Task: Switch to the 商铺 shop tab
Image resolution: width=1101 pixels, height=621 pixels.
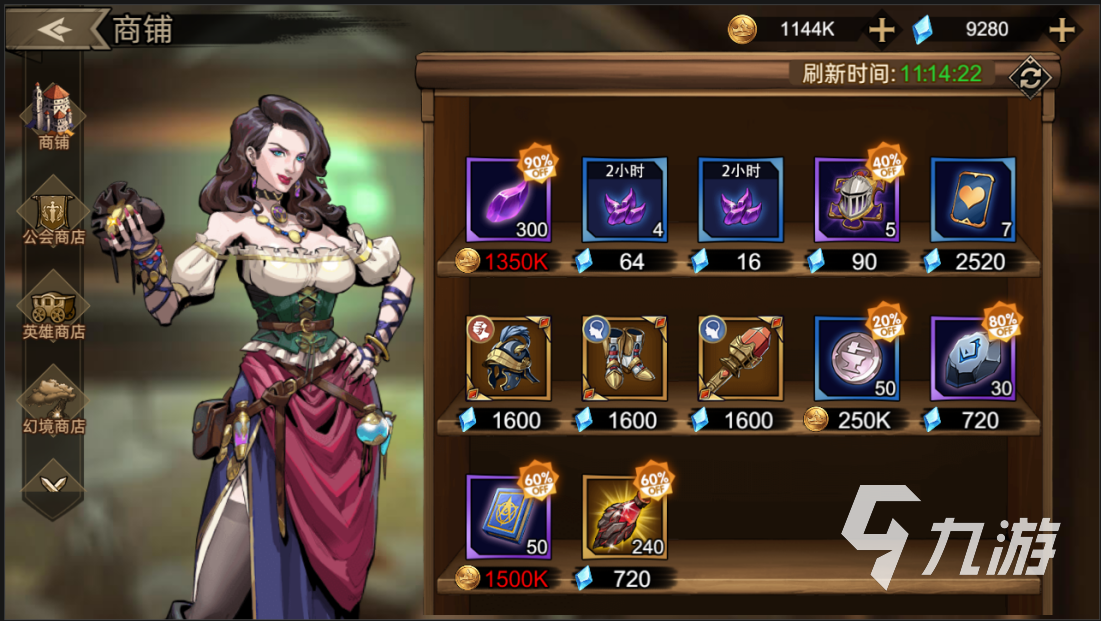Action: tap(54, 115)
